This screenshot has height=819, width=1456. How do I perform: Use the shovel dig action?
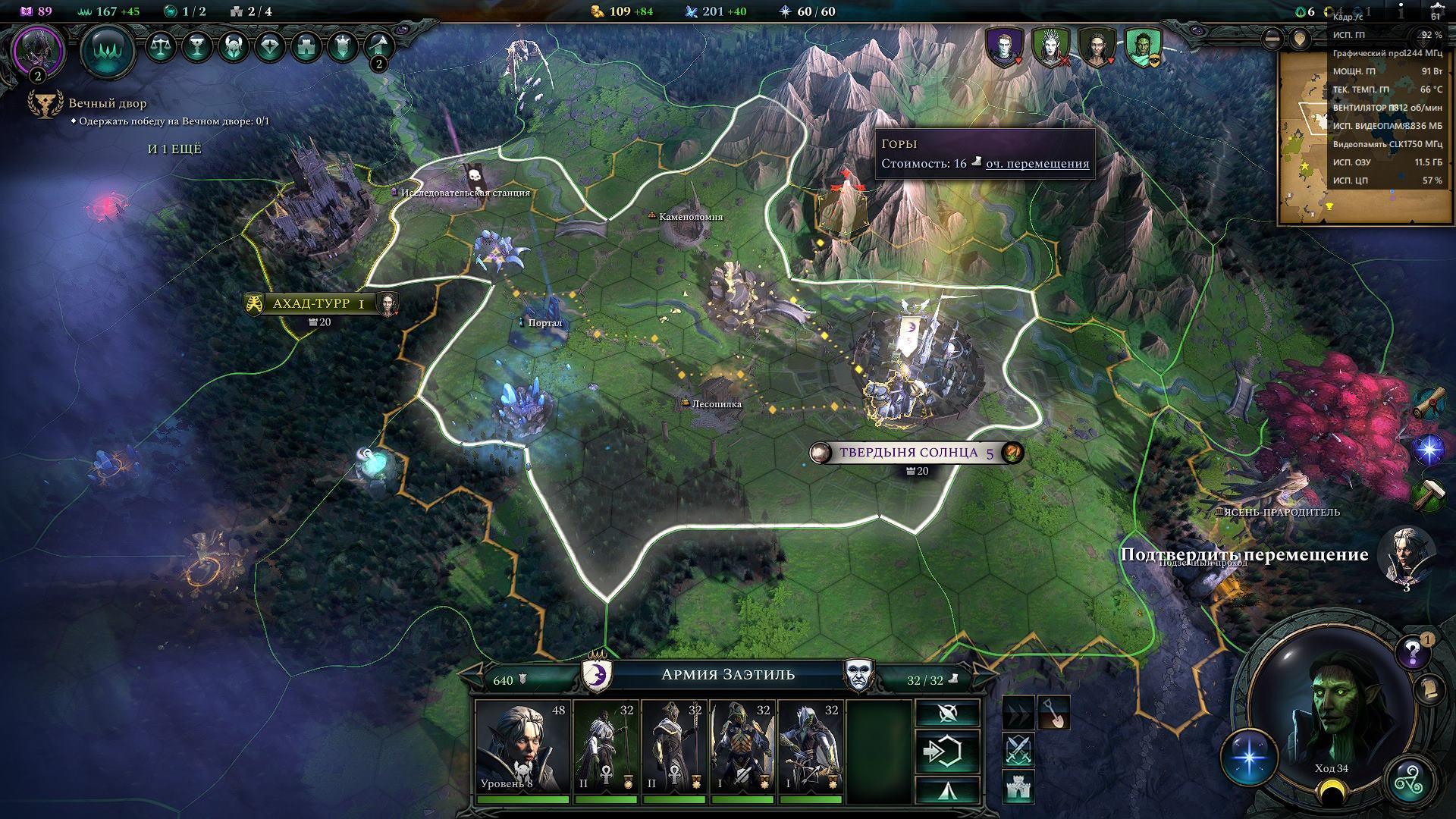[1053, 713]
